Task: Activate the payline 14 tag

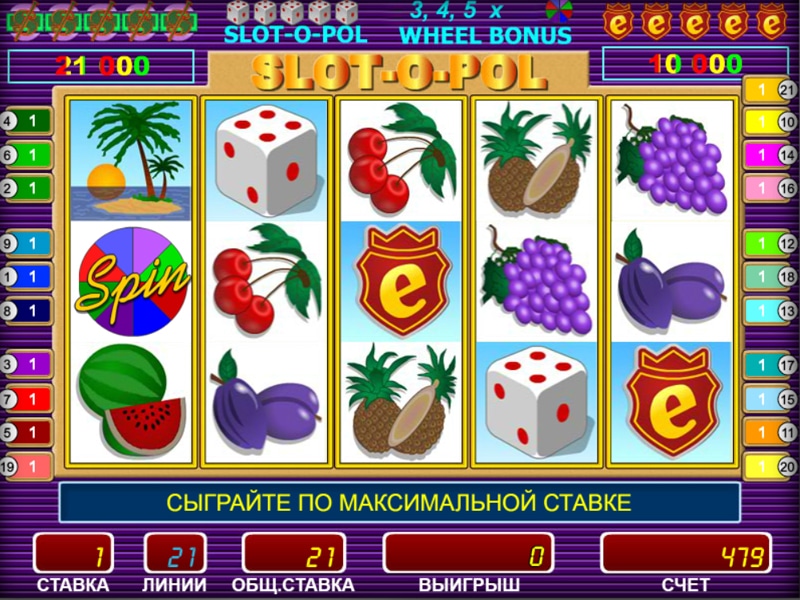Action: (770, 155)
